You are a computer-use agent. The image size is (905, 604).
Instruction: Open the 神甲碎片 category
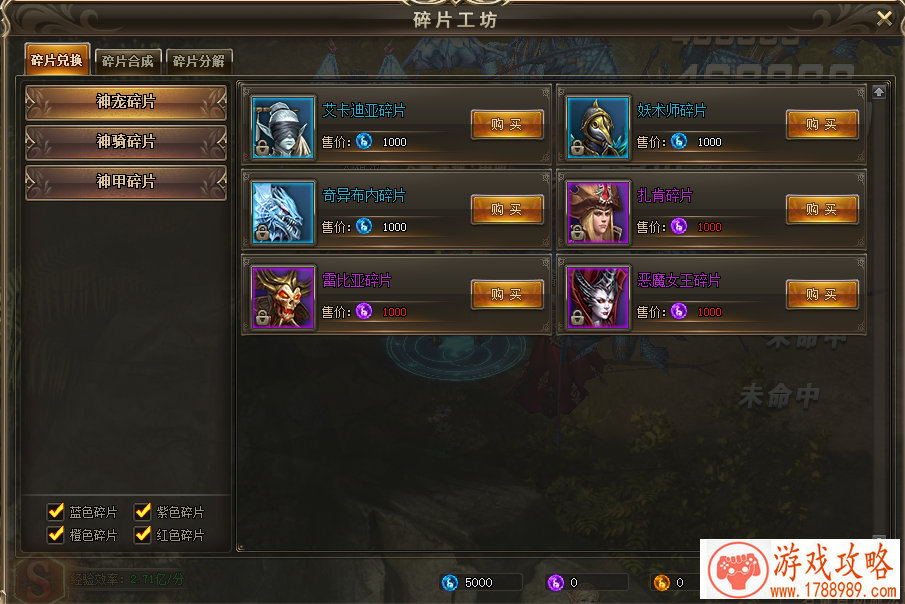(126, 182)
